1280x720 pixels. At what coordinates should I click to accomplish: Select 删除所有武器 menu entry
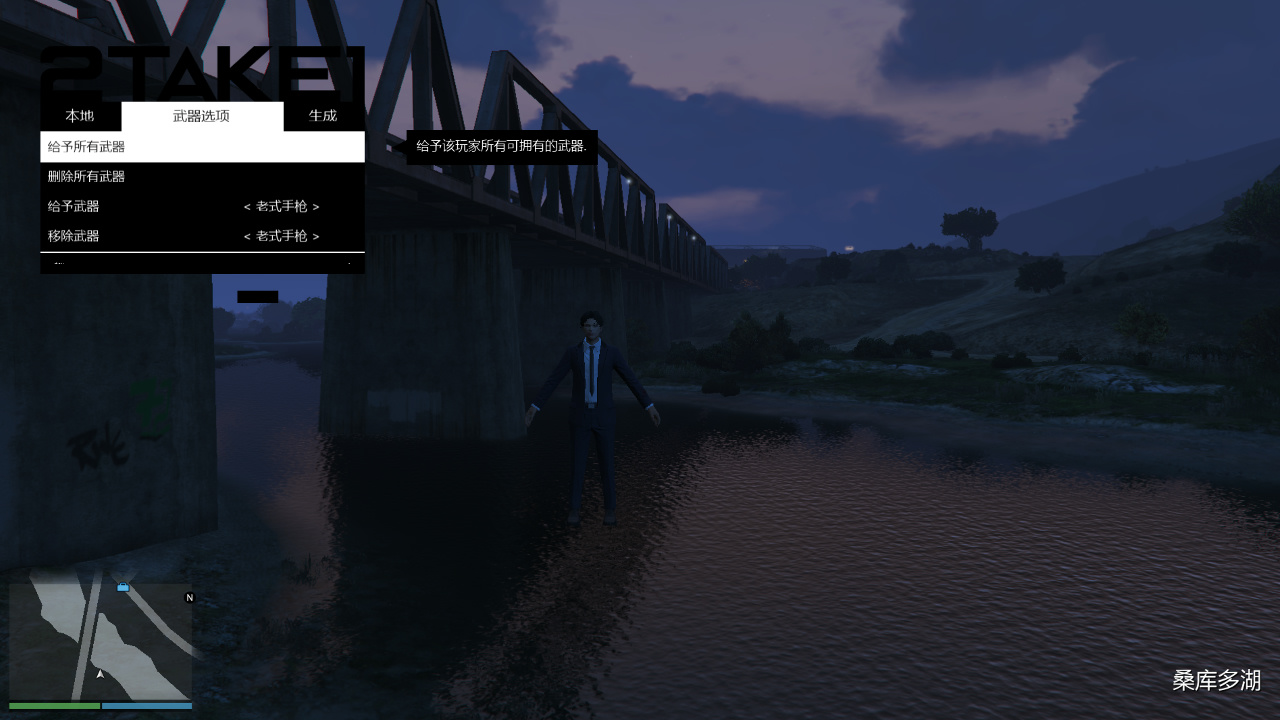pos(202,177)
